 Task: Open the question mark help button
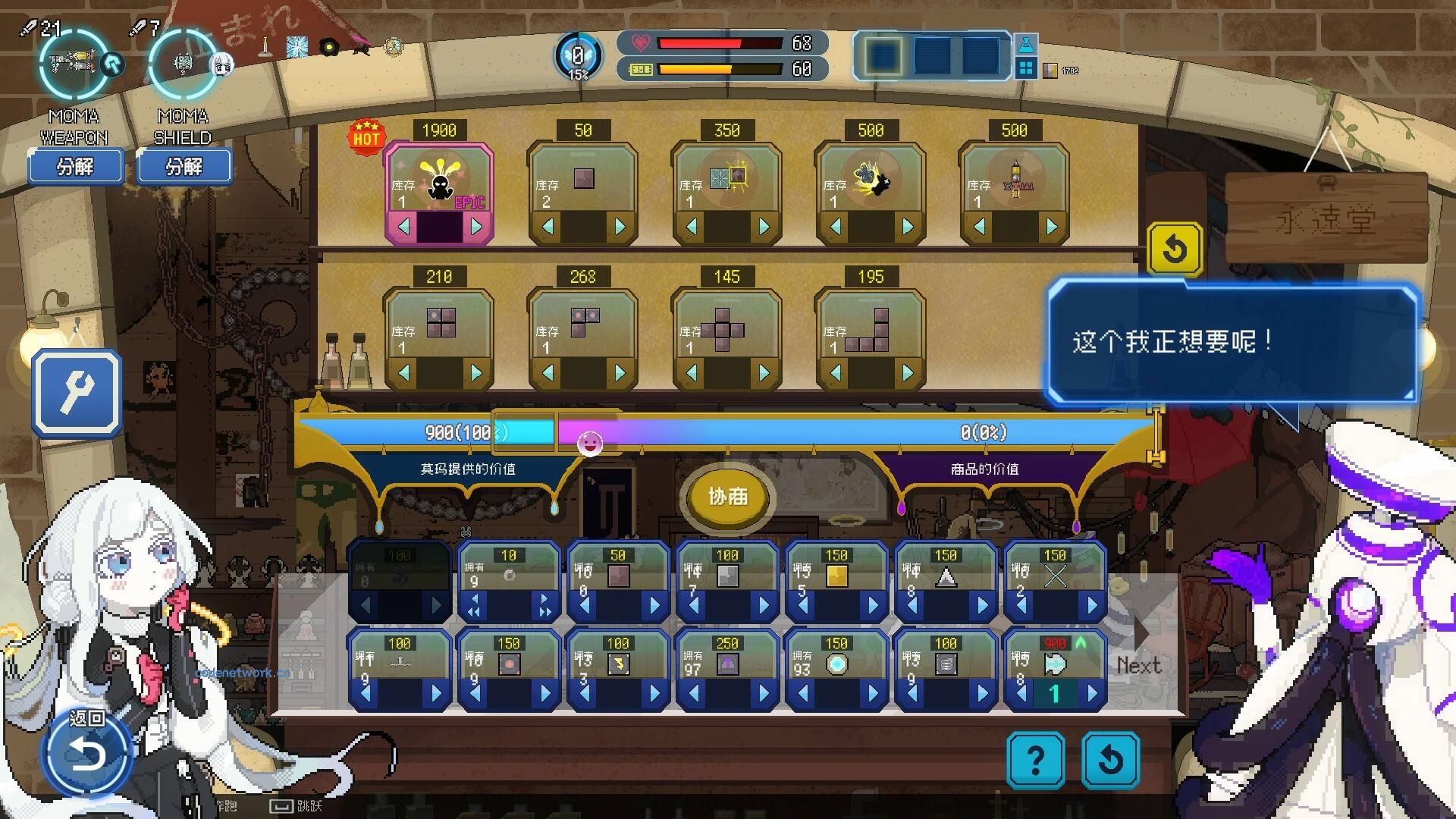(1035, 759)
